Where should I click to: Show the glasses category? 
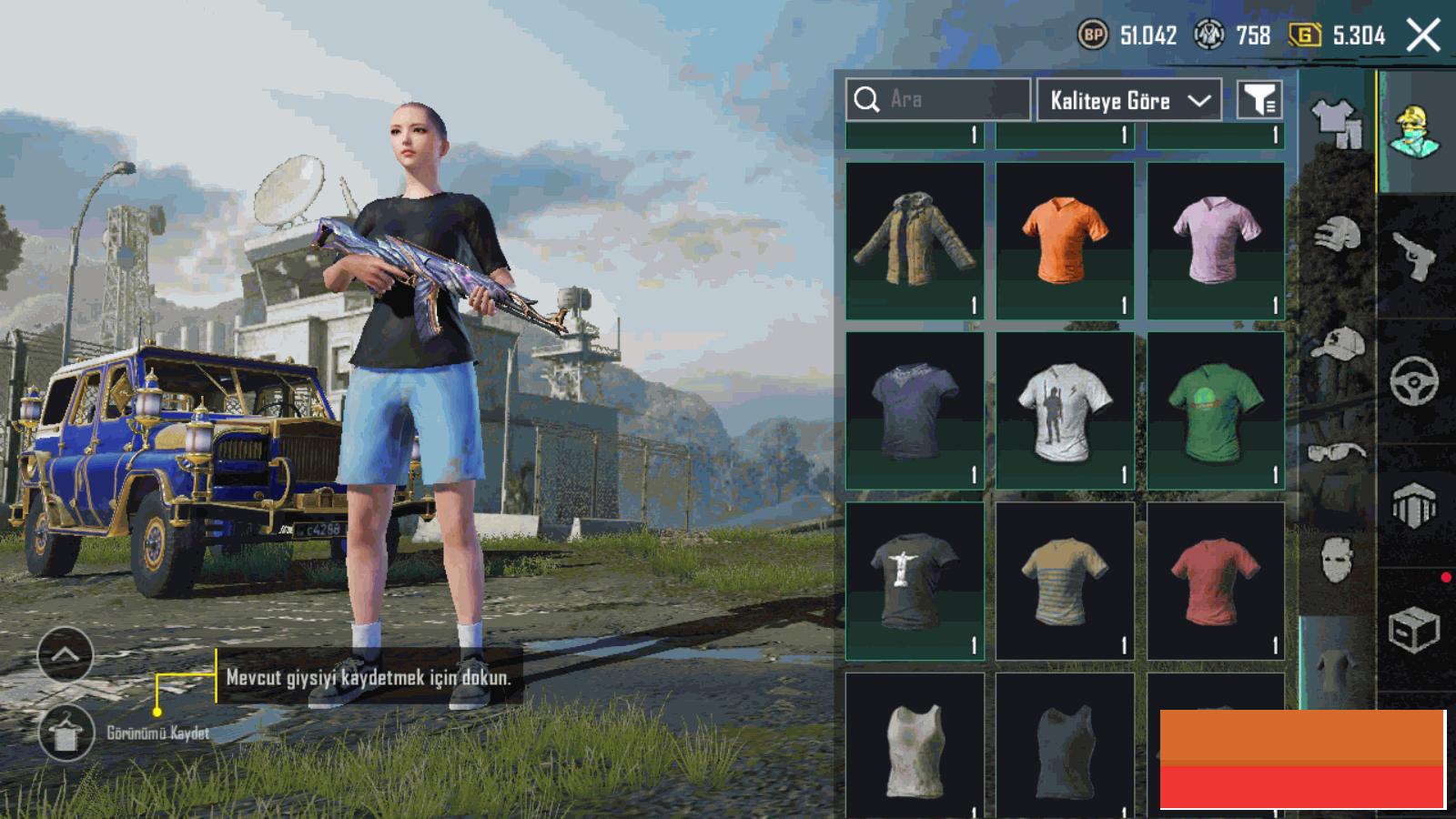pyautogui.click(x=1337, y=451)
